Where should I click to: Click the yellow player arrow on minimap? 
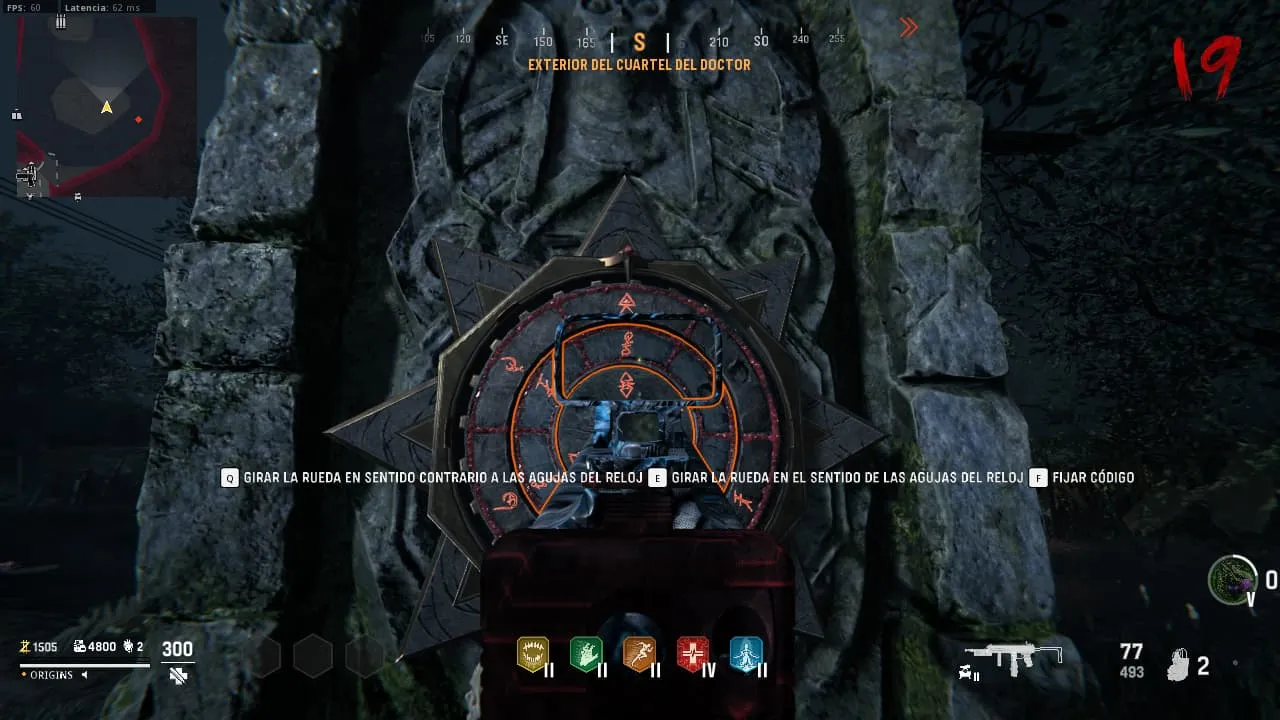[x=107, y=107]
